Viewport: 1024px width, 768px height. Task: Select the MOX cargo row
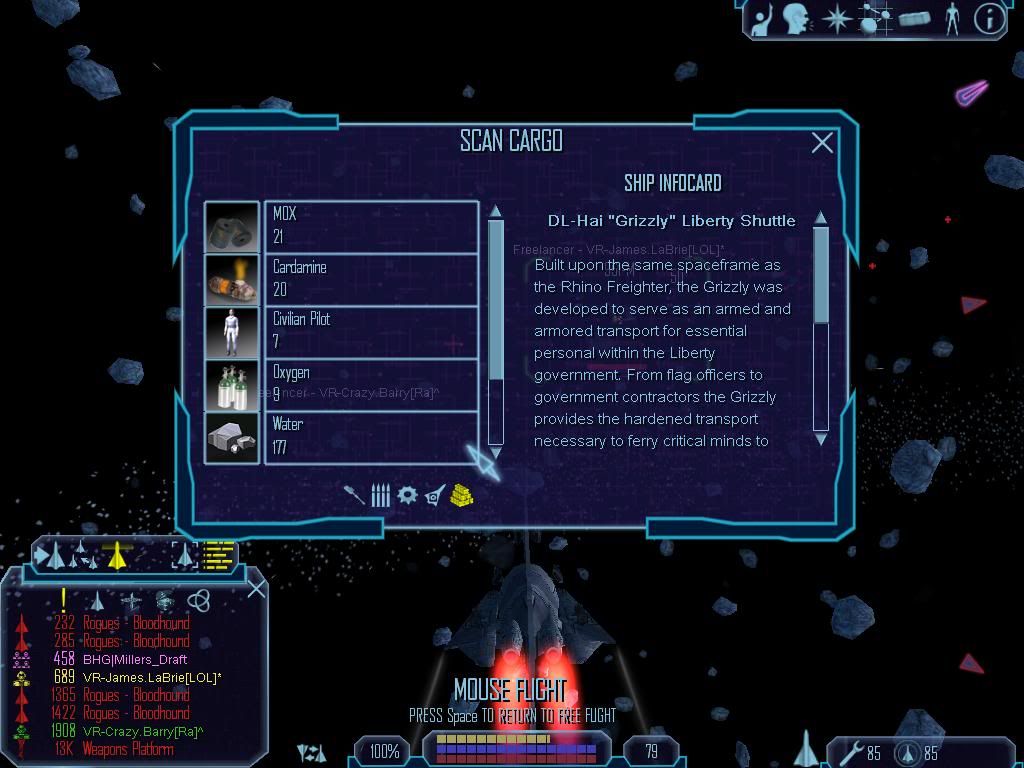pos(370,226)
